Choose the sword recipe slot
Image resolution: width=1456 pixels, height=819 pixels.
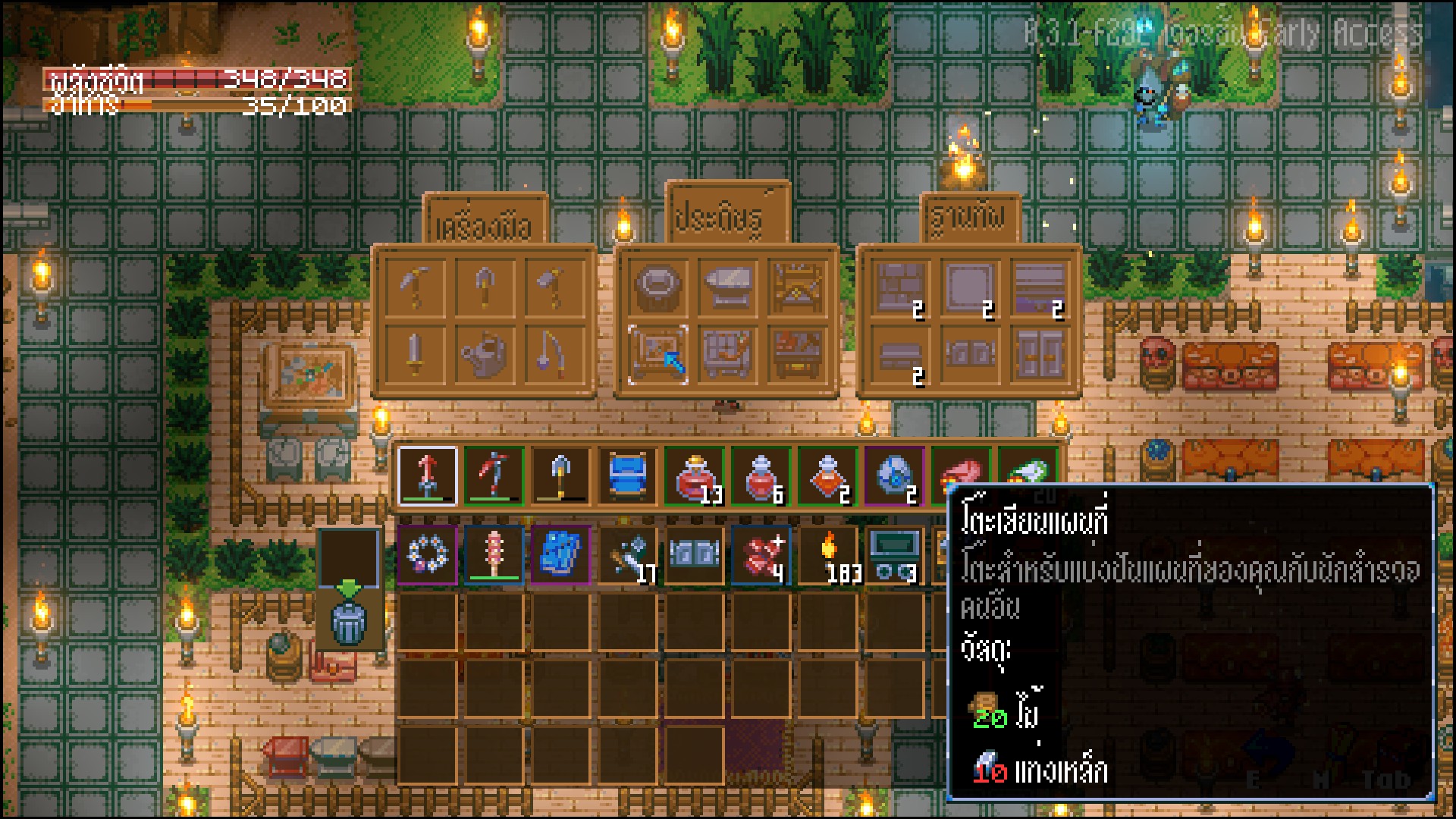pos(415,355)
